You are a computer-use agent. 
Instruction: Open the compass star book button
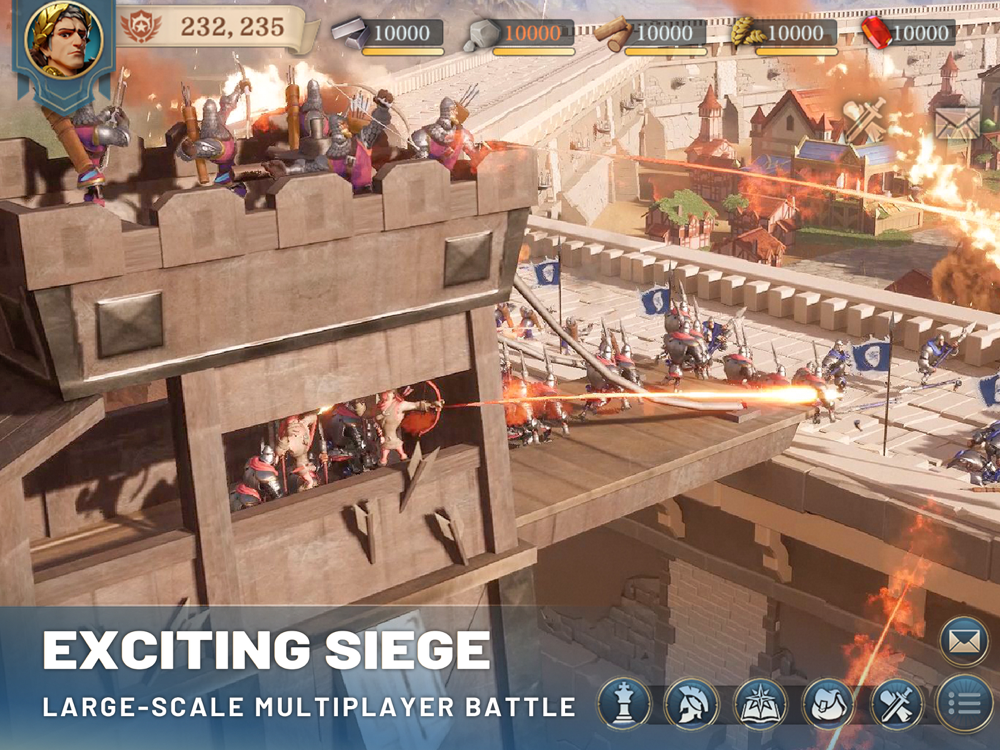point(761,704)
